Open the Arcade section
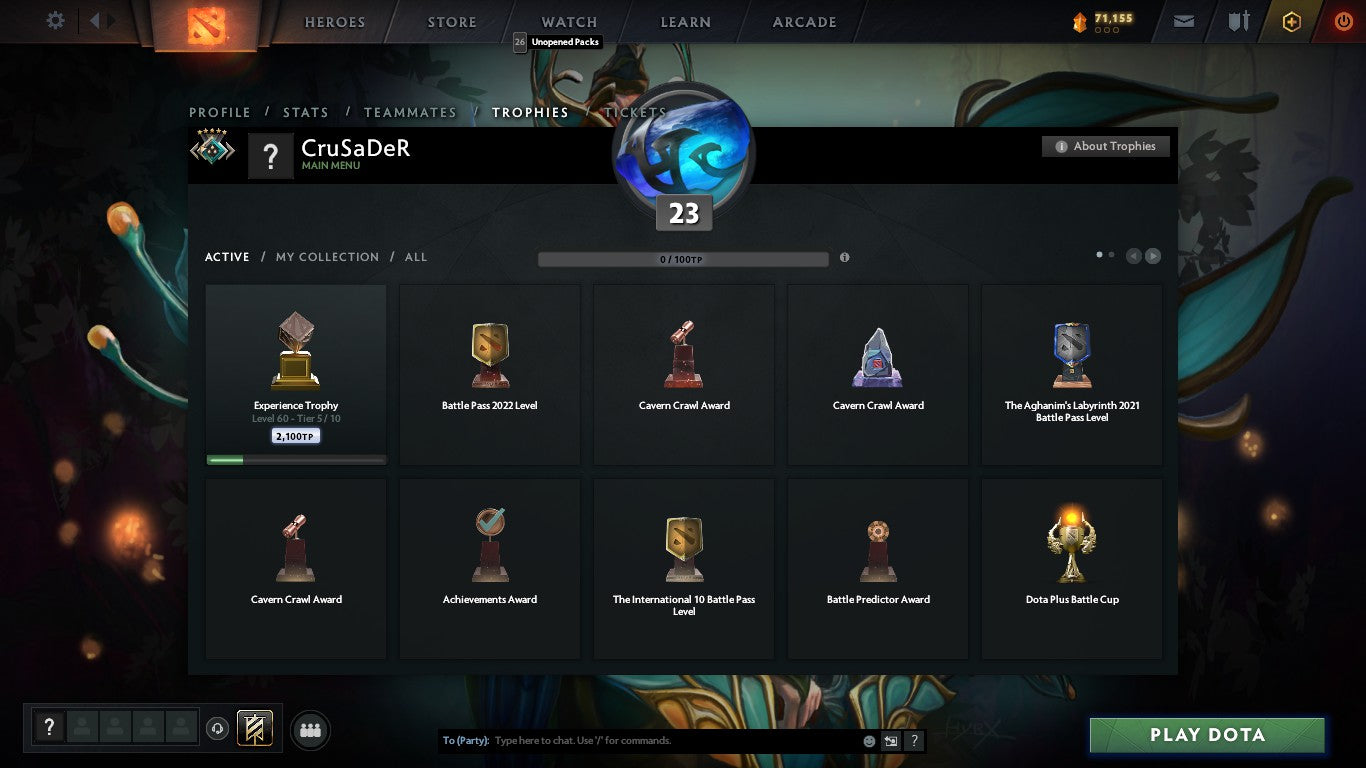This screenshot has height=768, width=1366. [x=804, y=22]
